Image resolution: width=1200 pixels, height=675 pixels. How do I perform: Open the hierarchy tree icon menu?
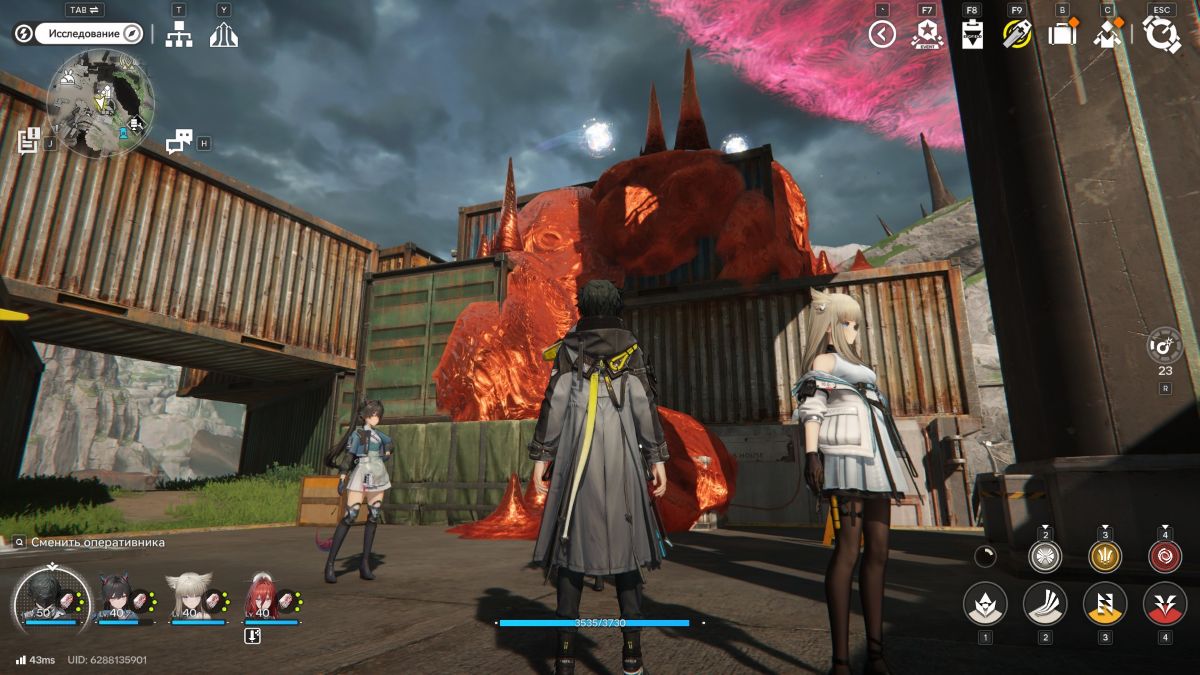179,34
